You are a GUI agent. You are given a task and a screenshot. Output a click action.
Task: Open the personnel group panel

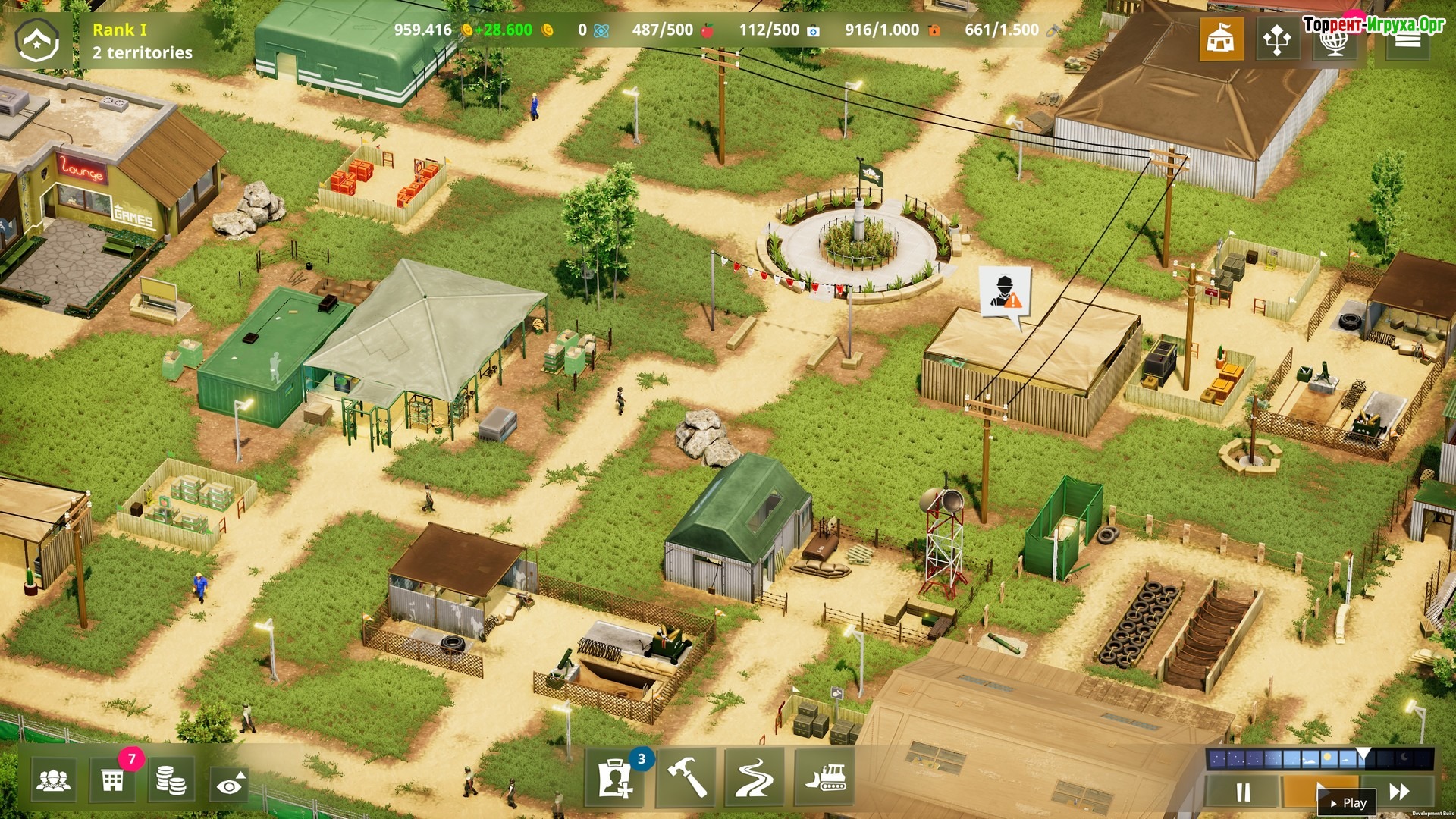53,780
